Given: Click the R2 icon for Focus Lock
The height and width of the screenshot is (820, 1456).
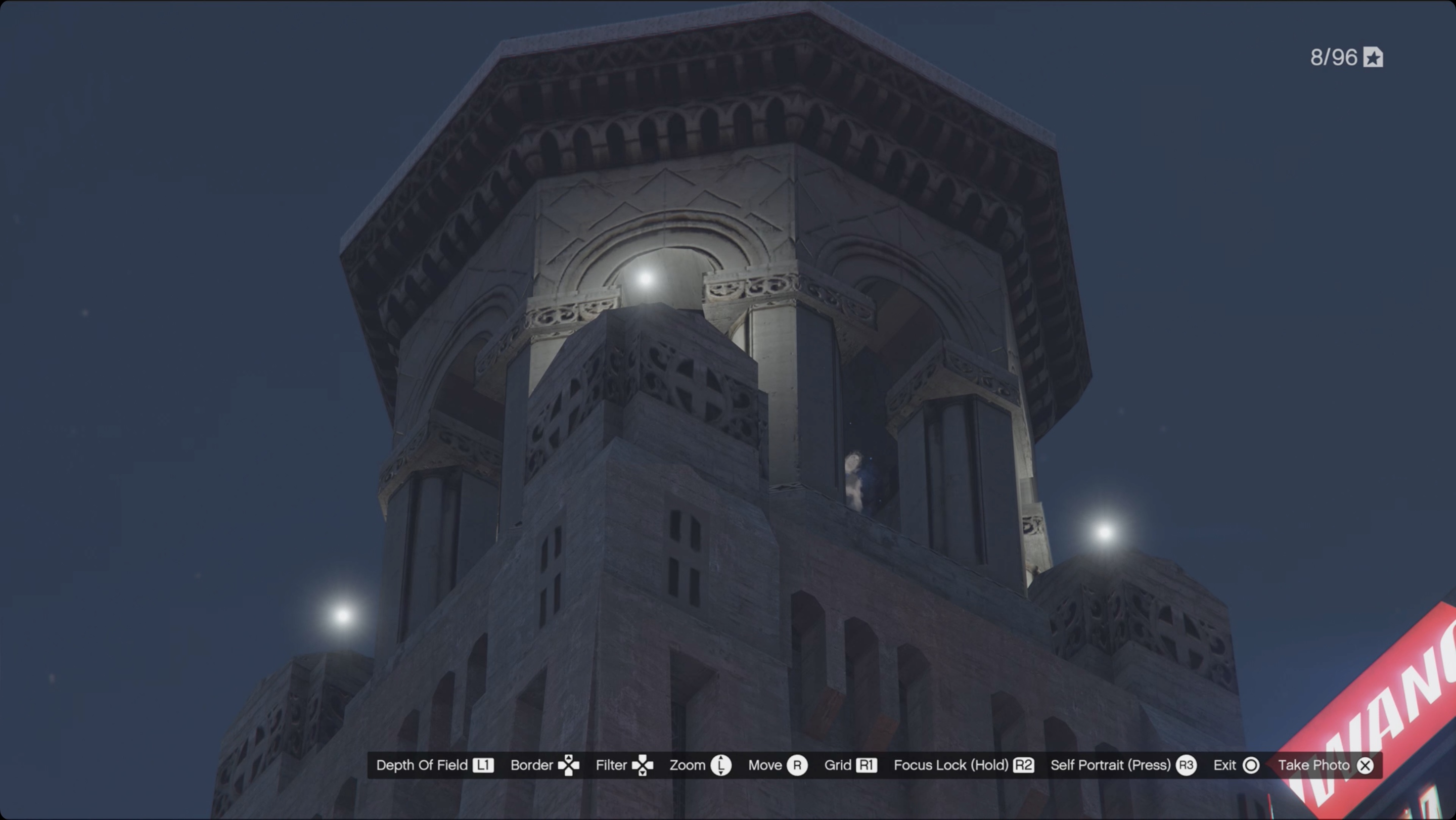Looking at the screenshot, I should [1024, 765].
